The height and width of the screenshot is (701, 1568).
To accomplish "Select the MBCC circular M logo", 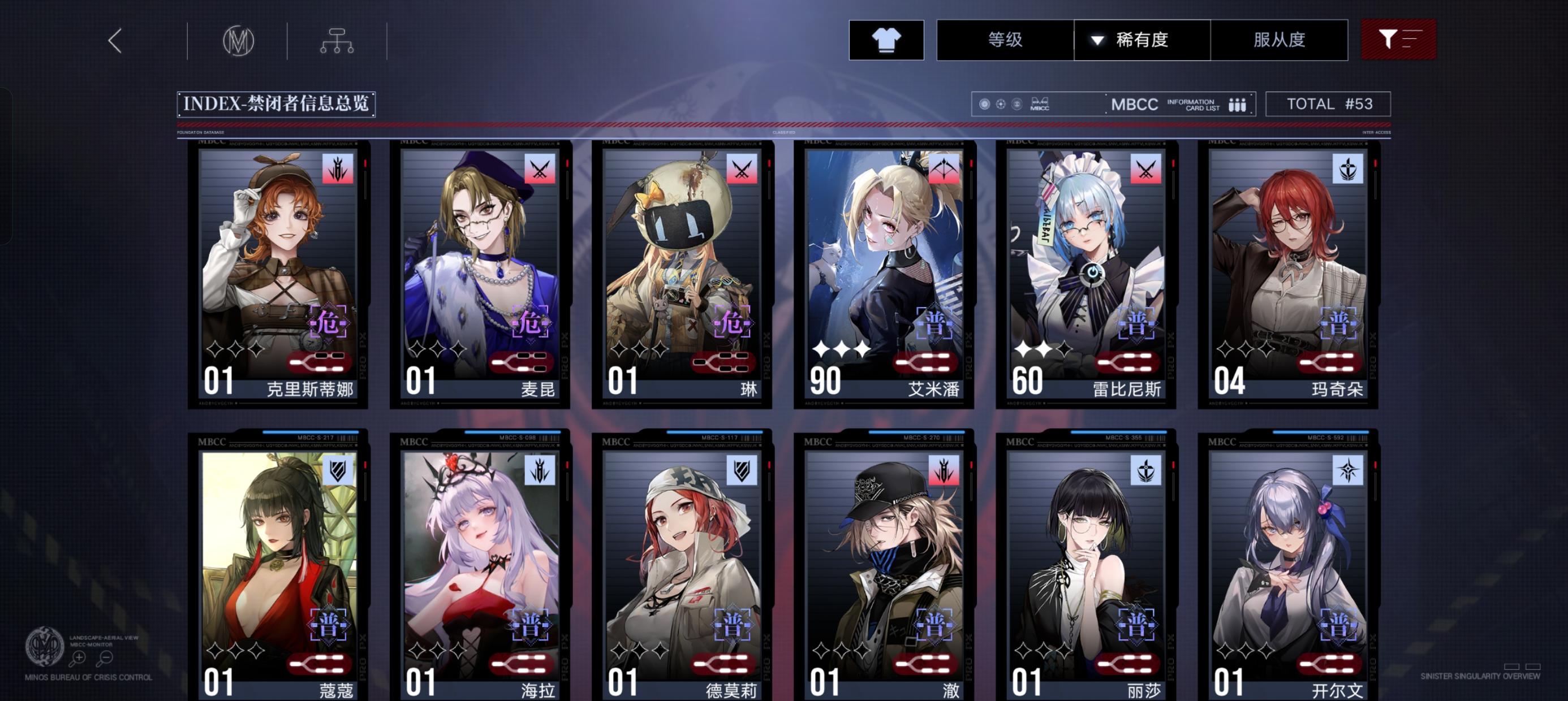I will 238,40.
